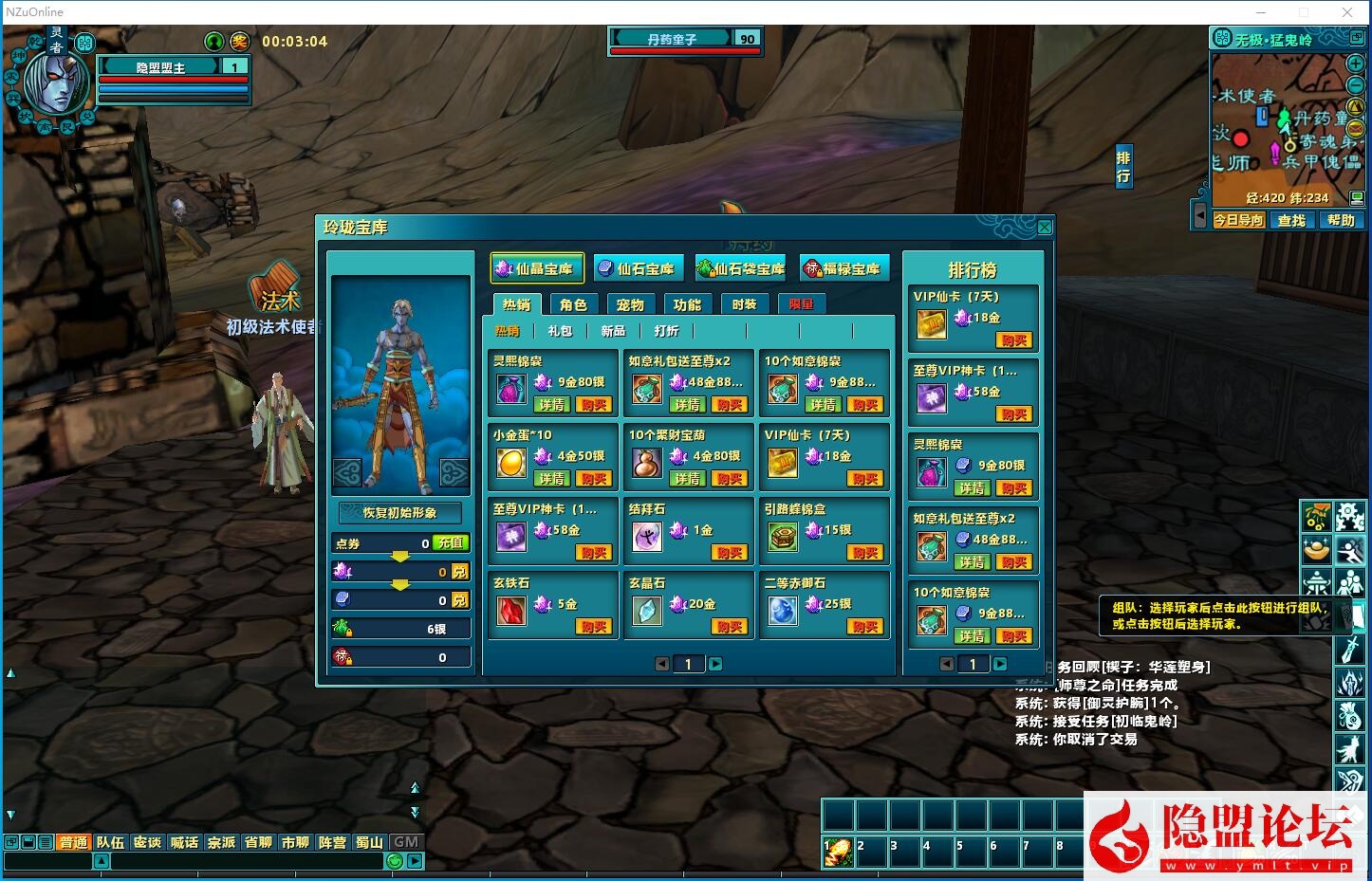Click the 查找 search button
This screenshot has height=881, width=1372.
coord(1291,220)
